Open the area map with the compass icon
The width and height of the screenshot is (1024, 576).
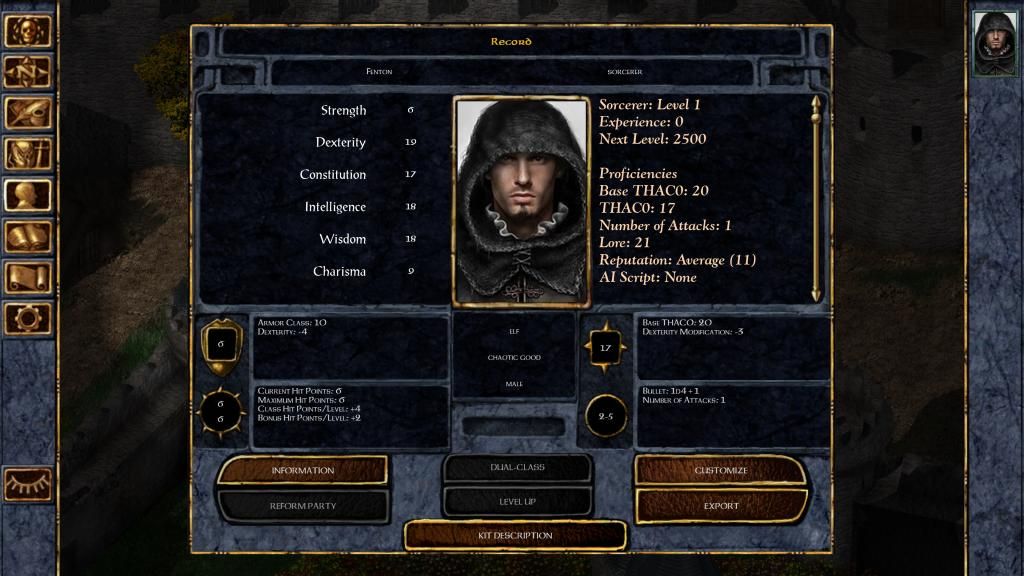(27, 72)
